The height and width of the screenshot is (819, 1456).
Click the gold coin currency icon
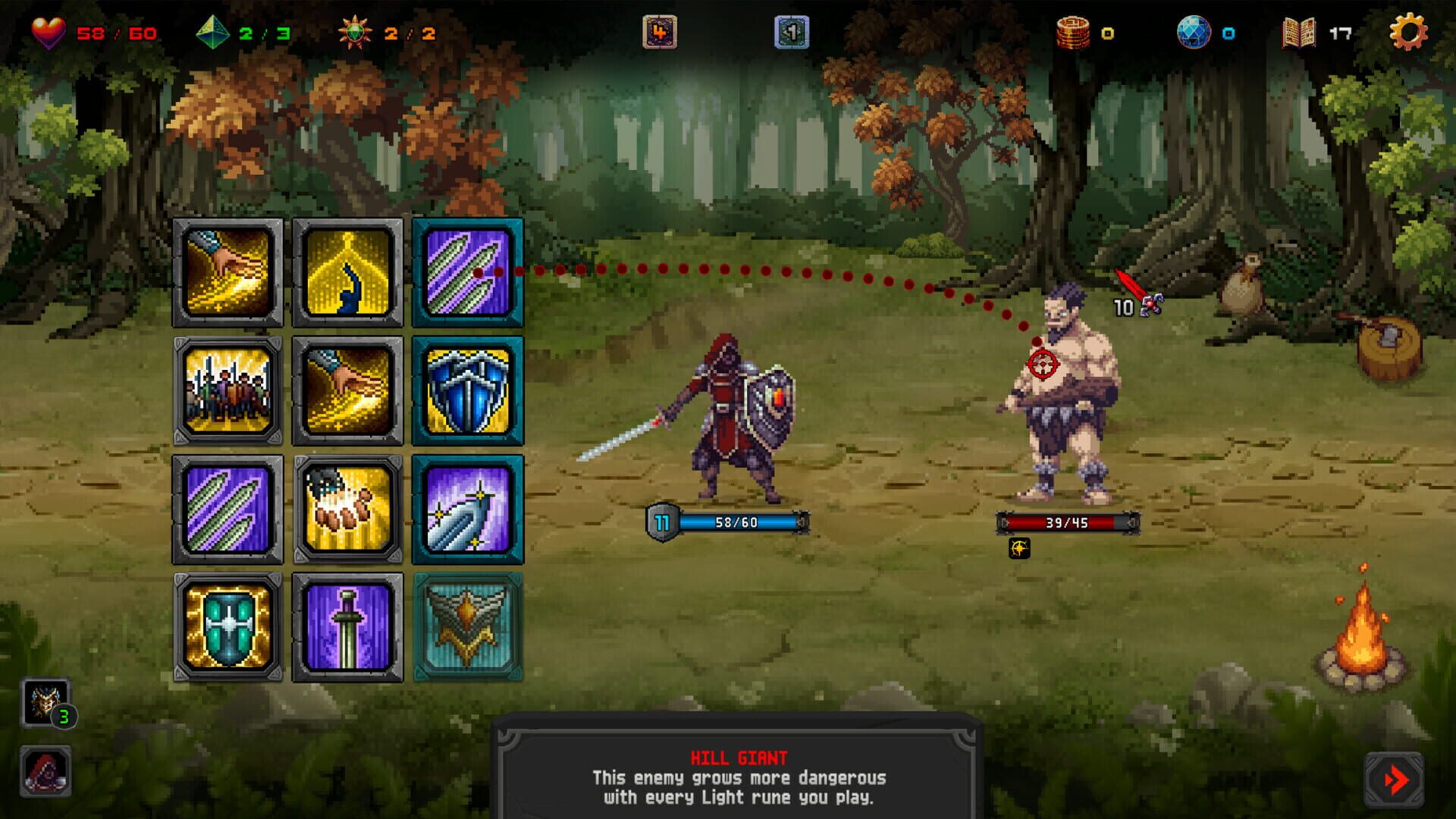coord(1074,32)
